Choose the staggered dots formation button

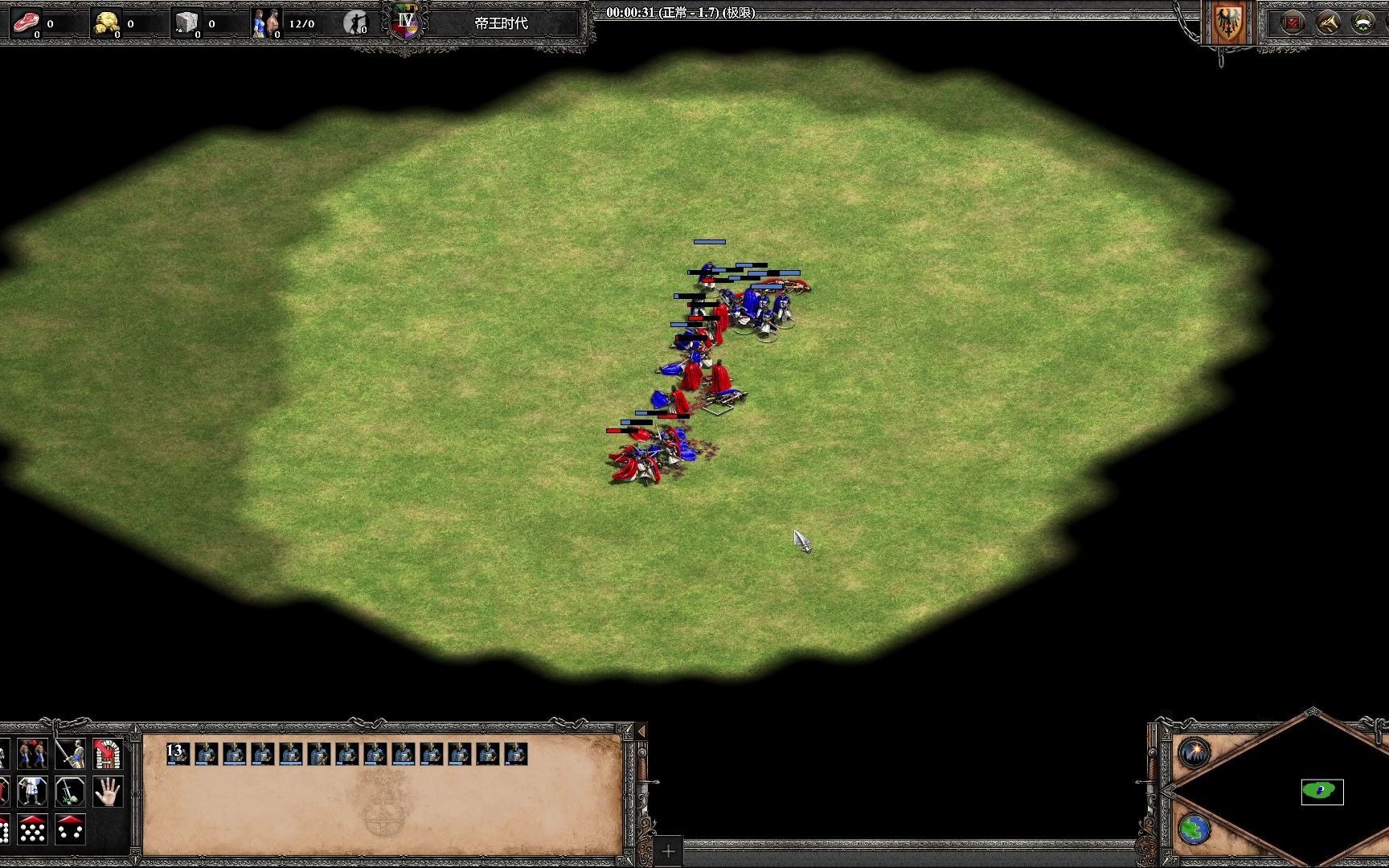click(x=32, y=829)
